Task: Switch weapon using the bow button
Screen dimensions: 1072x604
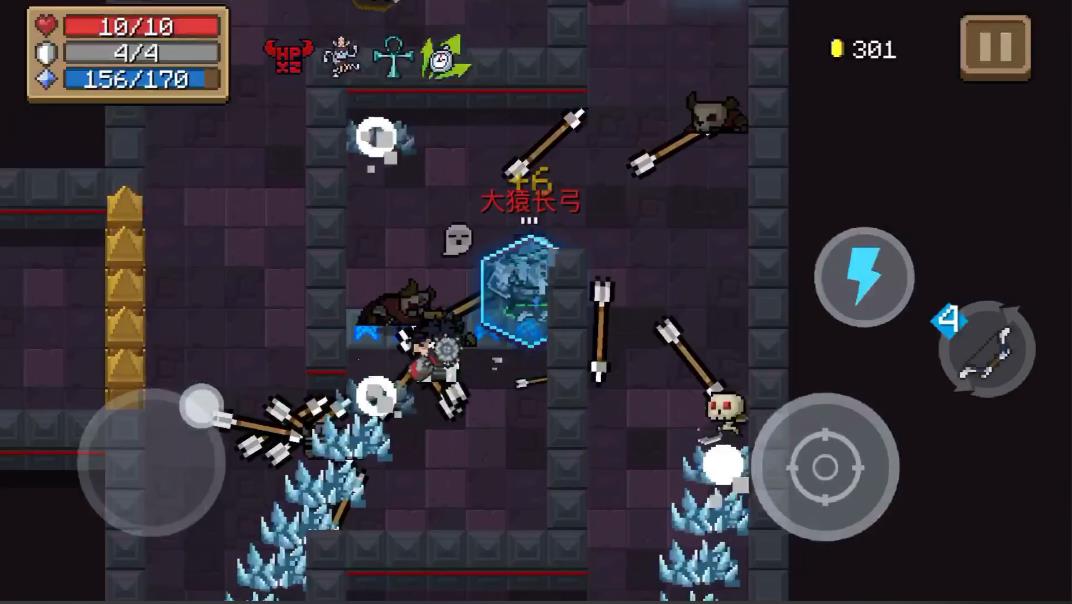Action: (x=986, y=350)
